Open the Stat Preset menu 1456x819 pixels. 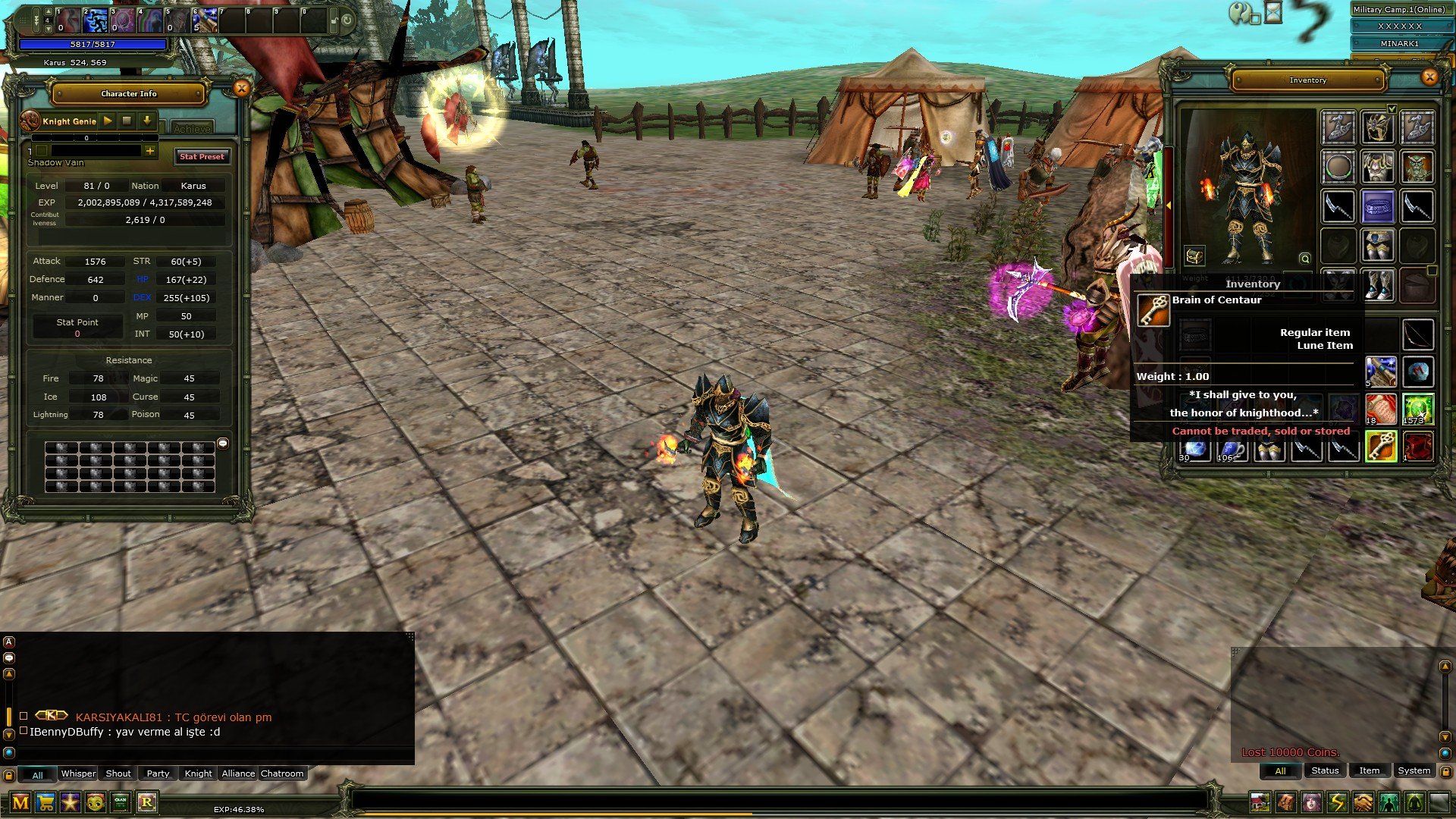point(202,156)
